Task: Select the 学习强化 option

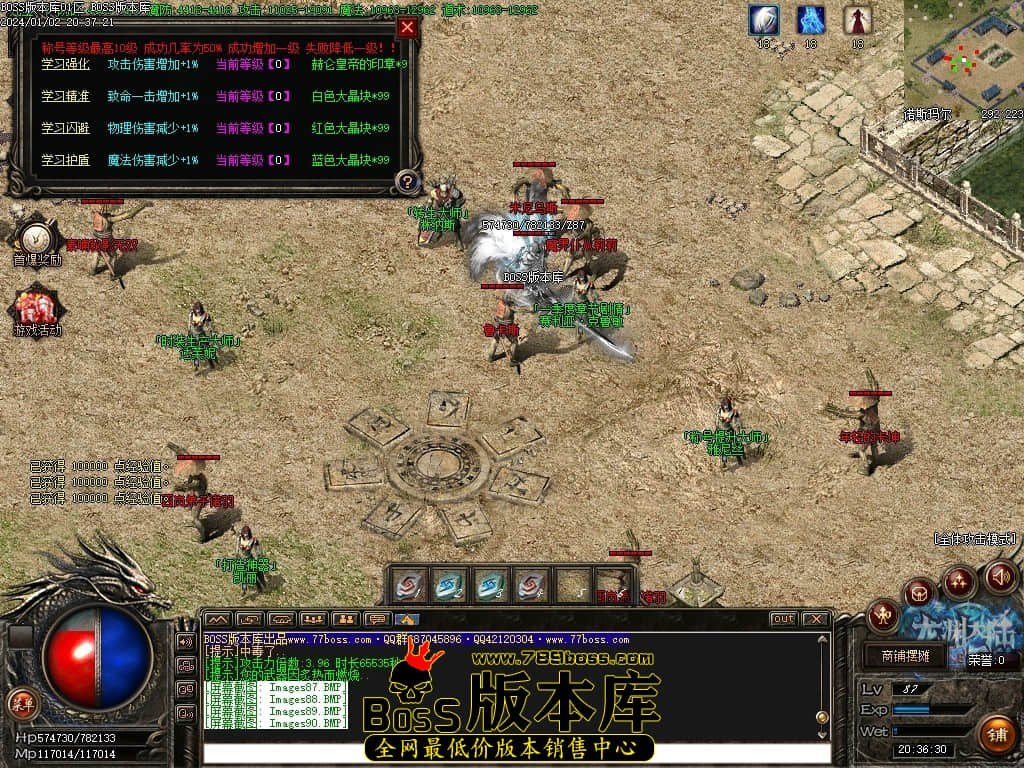Action: [65, 64]
